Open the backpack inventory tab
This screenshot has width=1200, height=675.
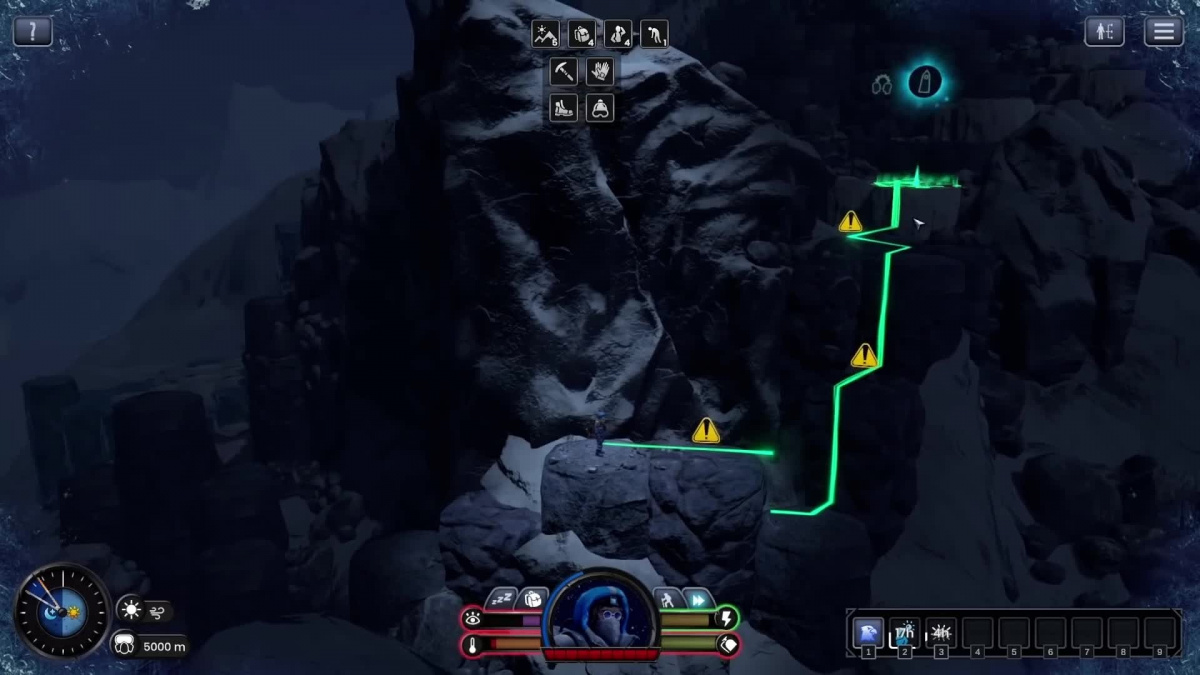(533, 598)
